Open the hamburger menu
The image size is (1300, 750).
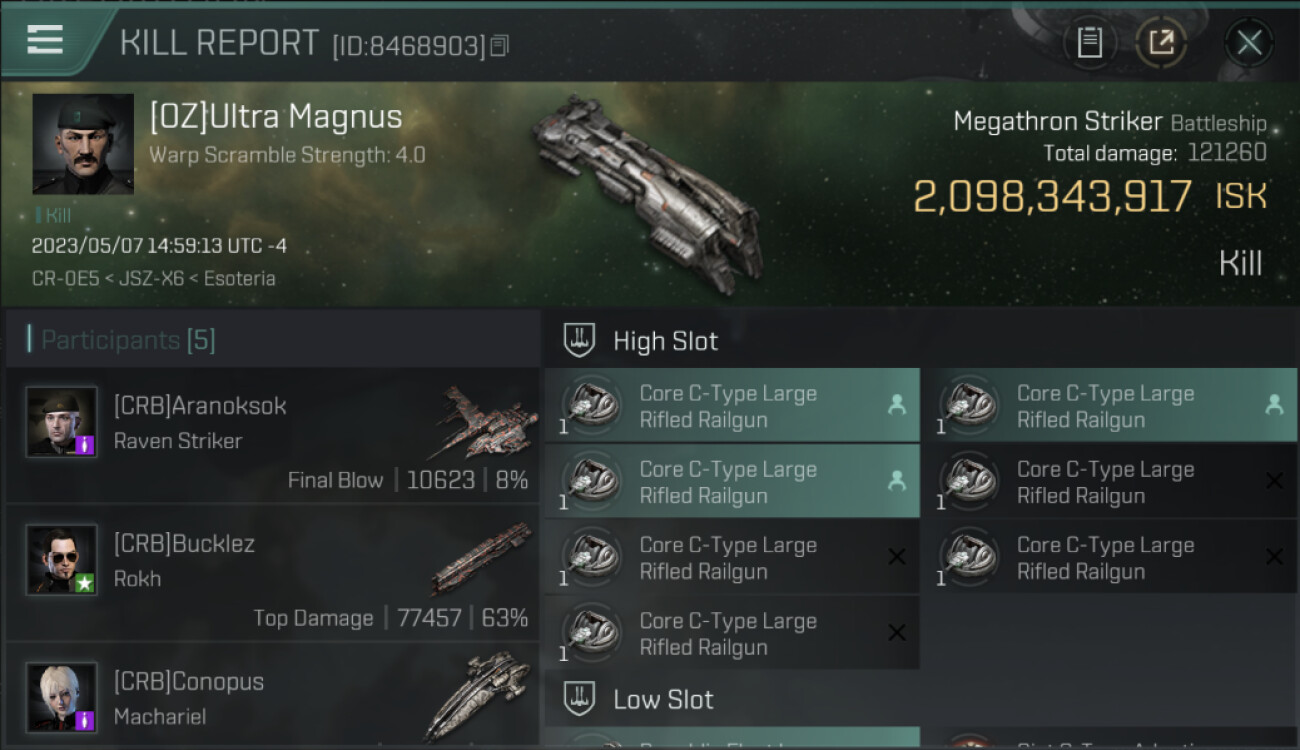[45, 40]
